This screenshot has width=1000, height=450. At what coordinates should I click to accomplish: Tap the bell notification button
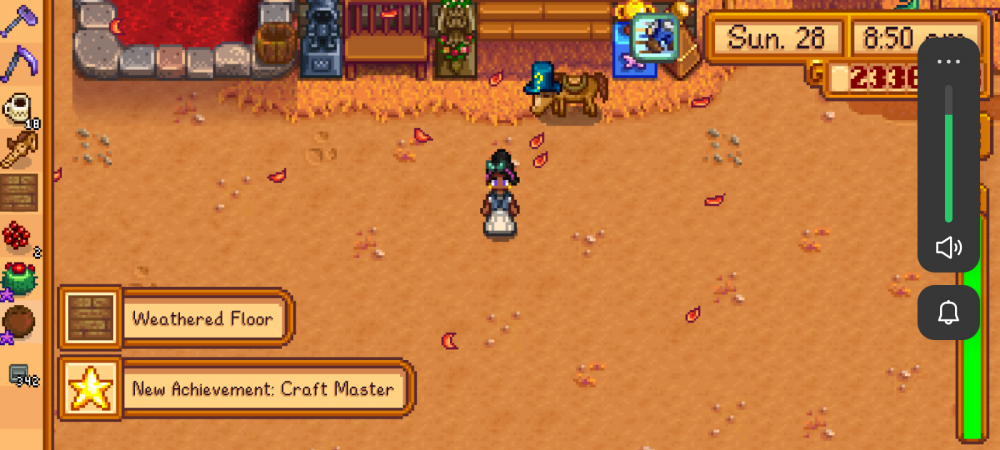(x=948, y=313)
